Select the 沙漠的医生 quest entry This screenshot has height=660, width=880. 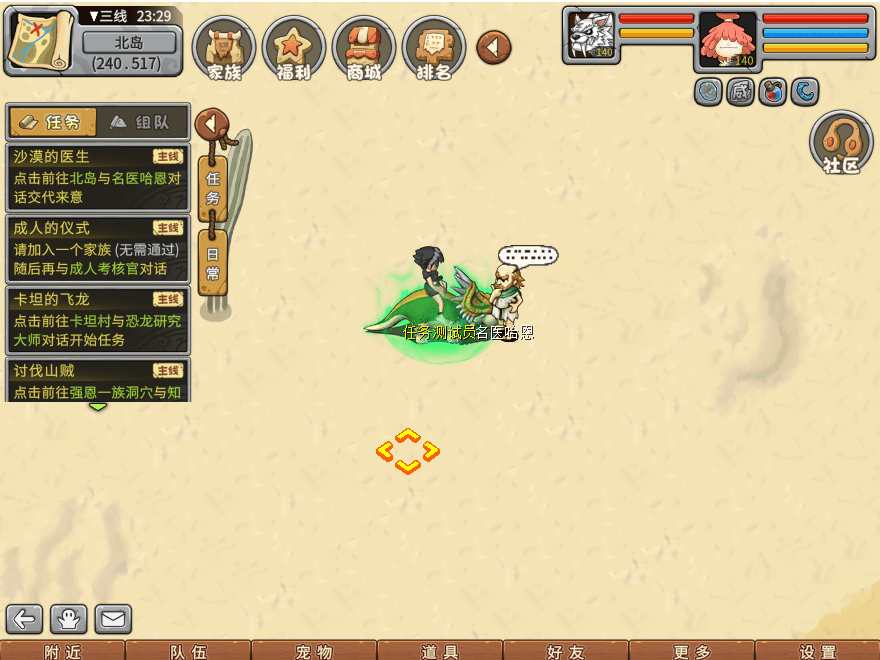click(97, 177)
